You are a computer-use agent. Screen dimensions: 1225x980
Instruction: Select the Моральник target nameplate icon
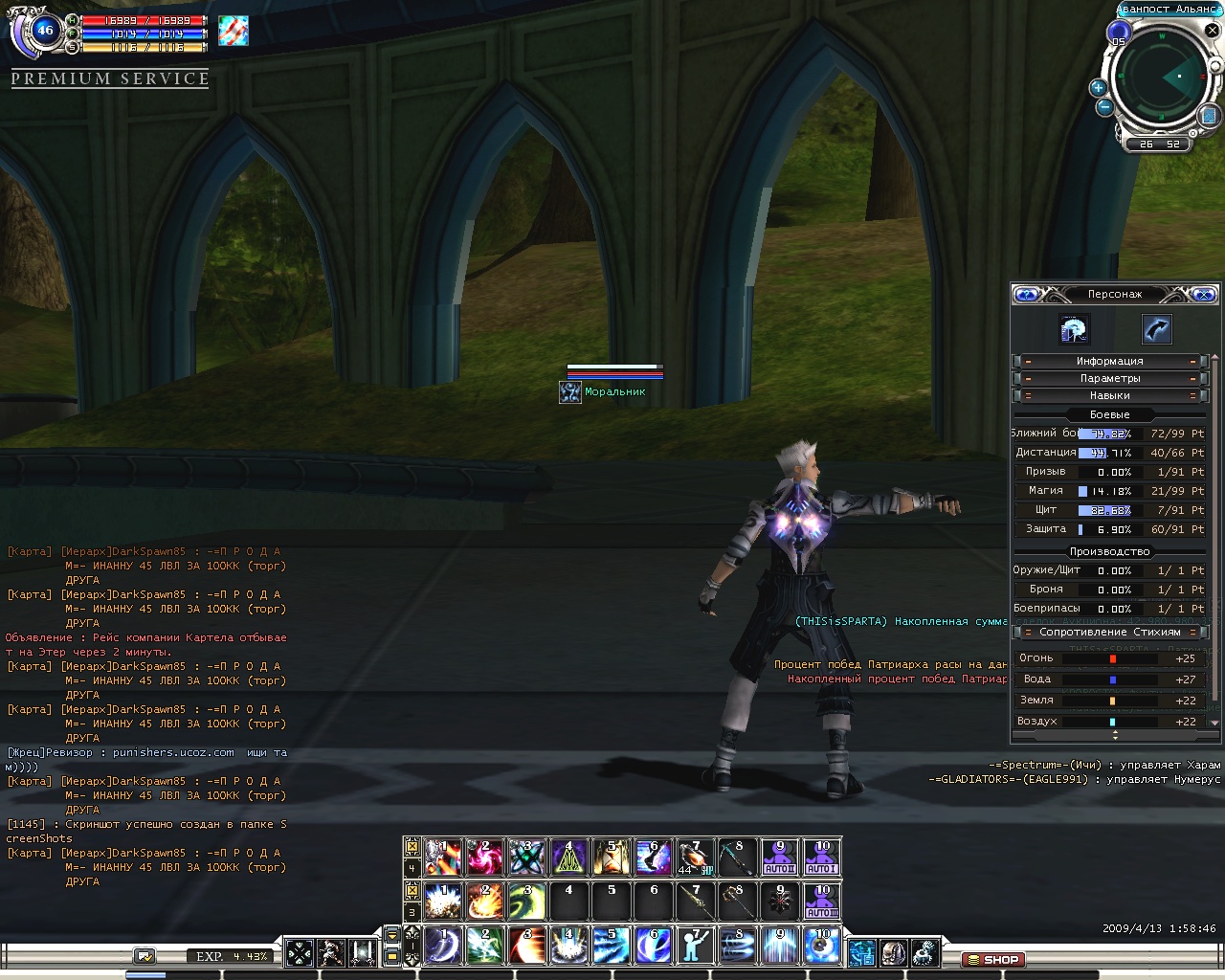click(570, 392)
